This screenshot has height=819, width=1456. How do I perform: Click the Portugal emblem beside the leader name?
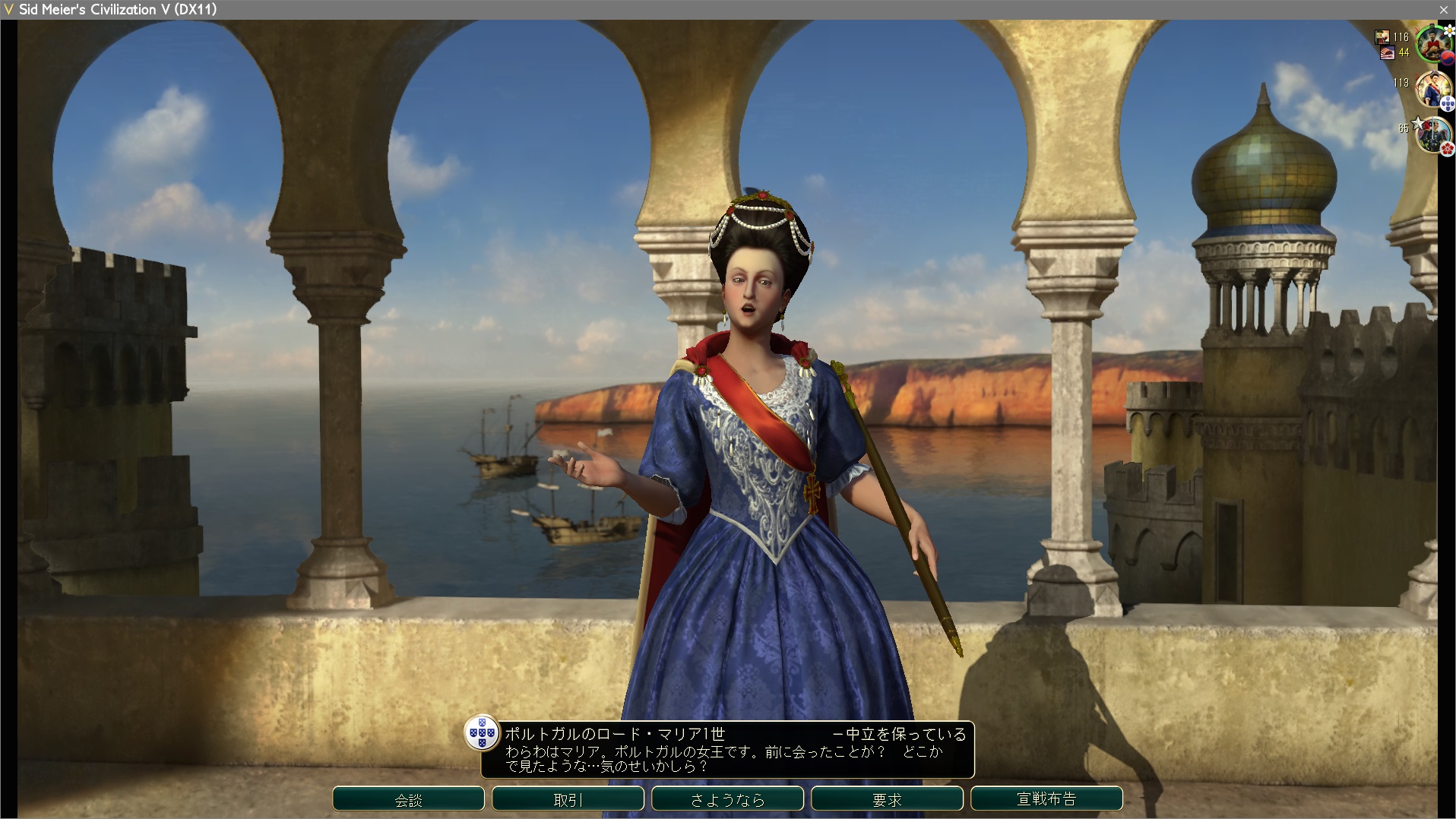coord(482,734)
